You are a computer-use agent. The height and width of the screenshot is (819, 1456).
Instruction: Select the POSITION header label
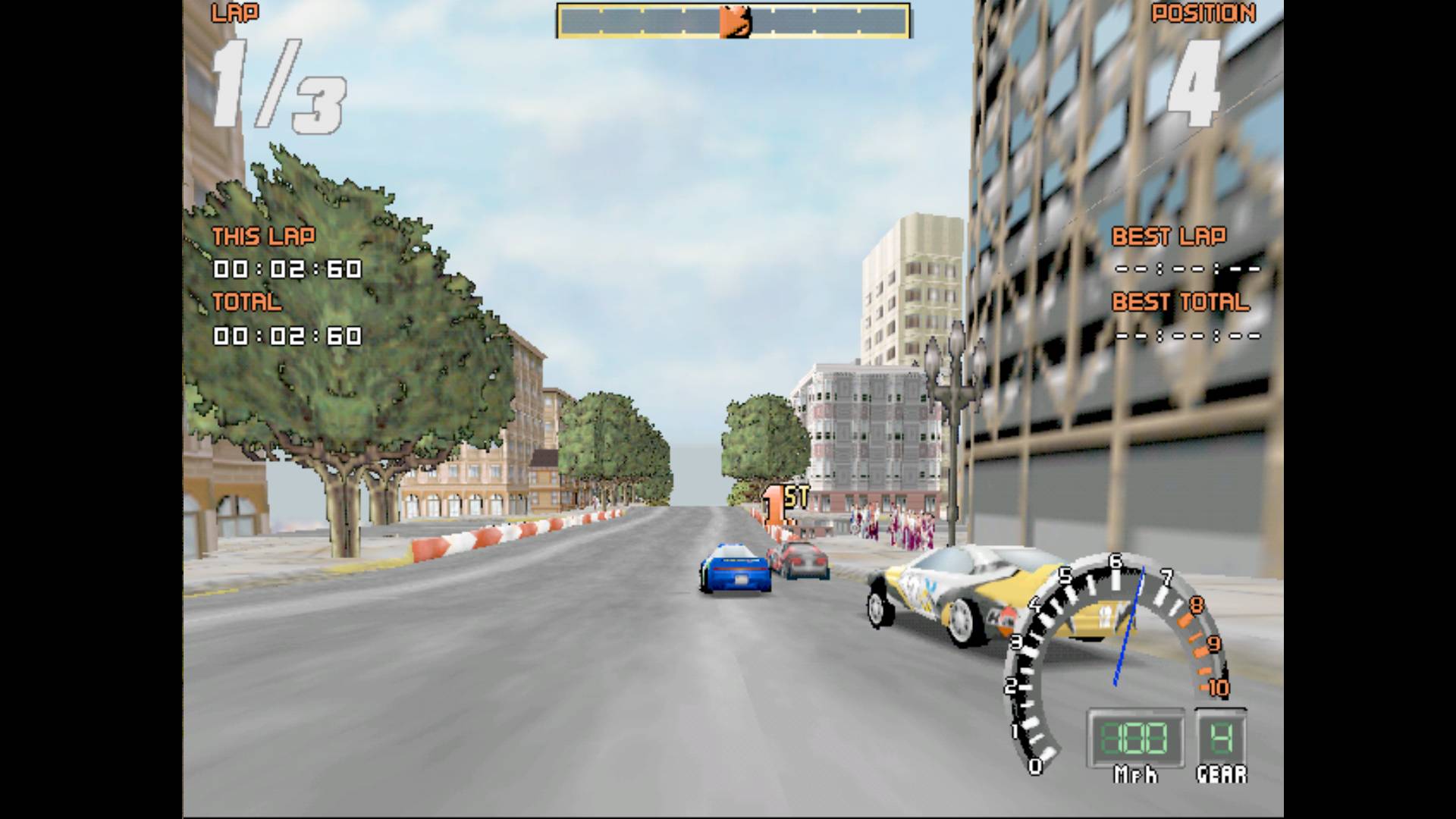(1204, 14)
